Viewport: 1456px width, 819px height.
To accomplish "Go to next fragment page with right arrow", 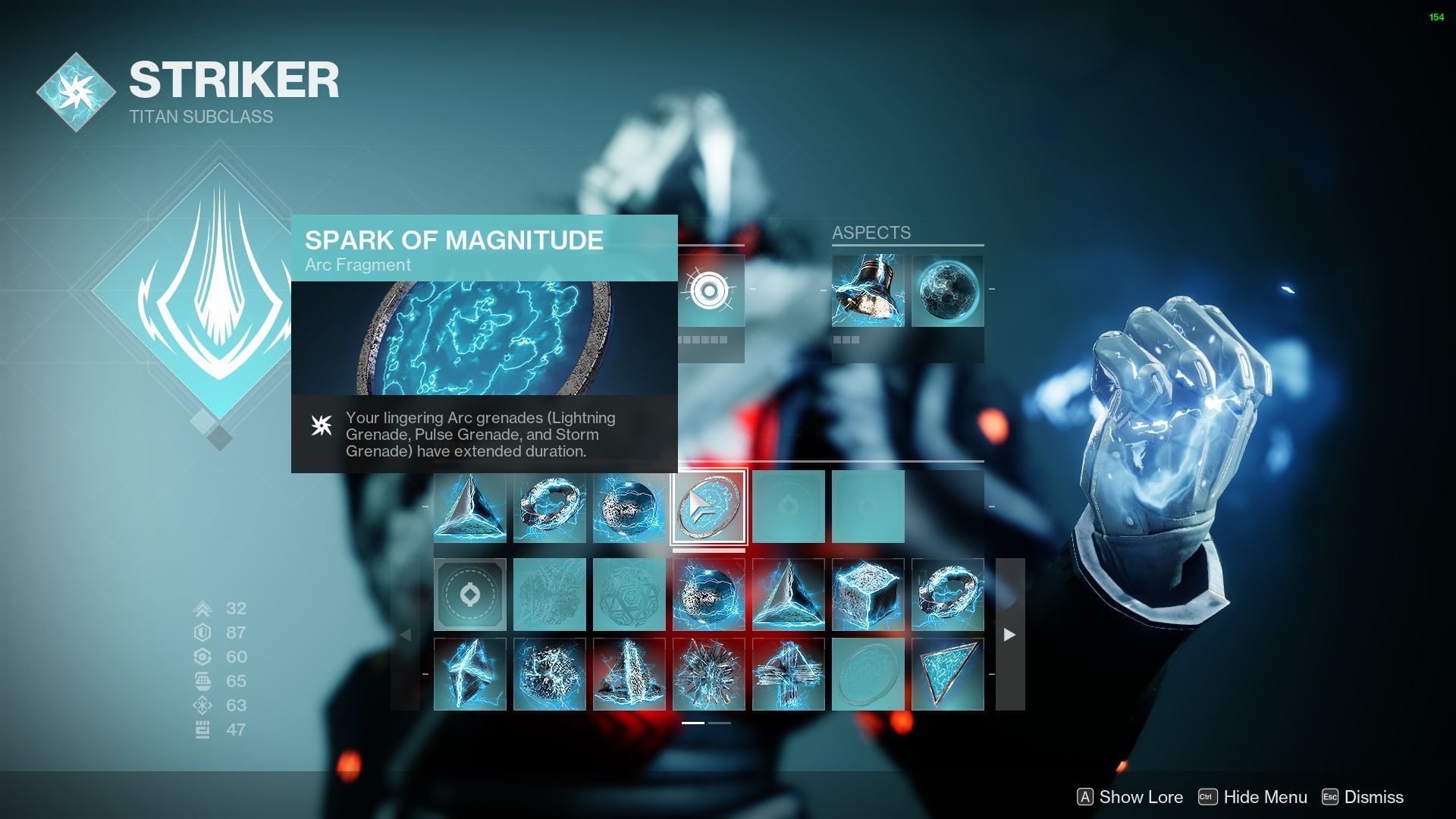I will click(1009, 635).
